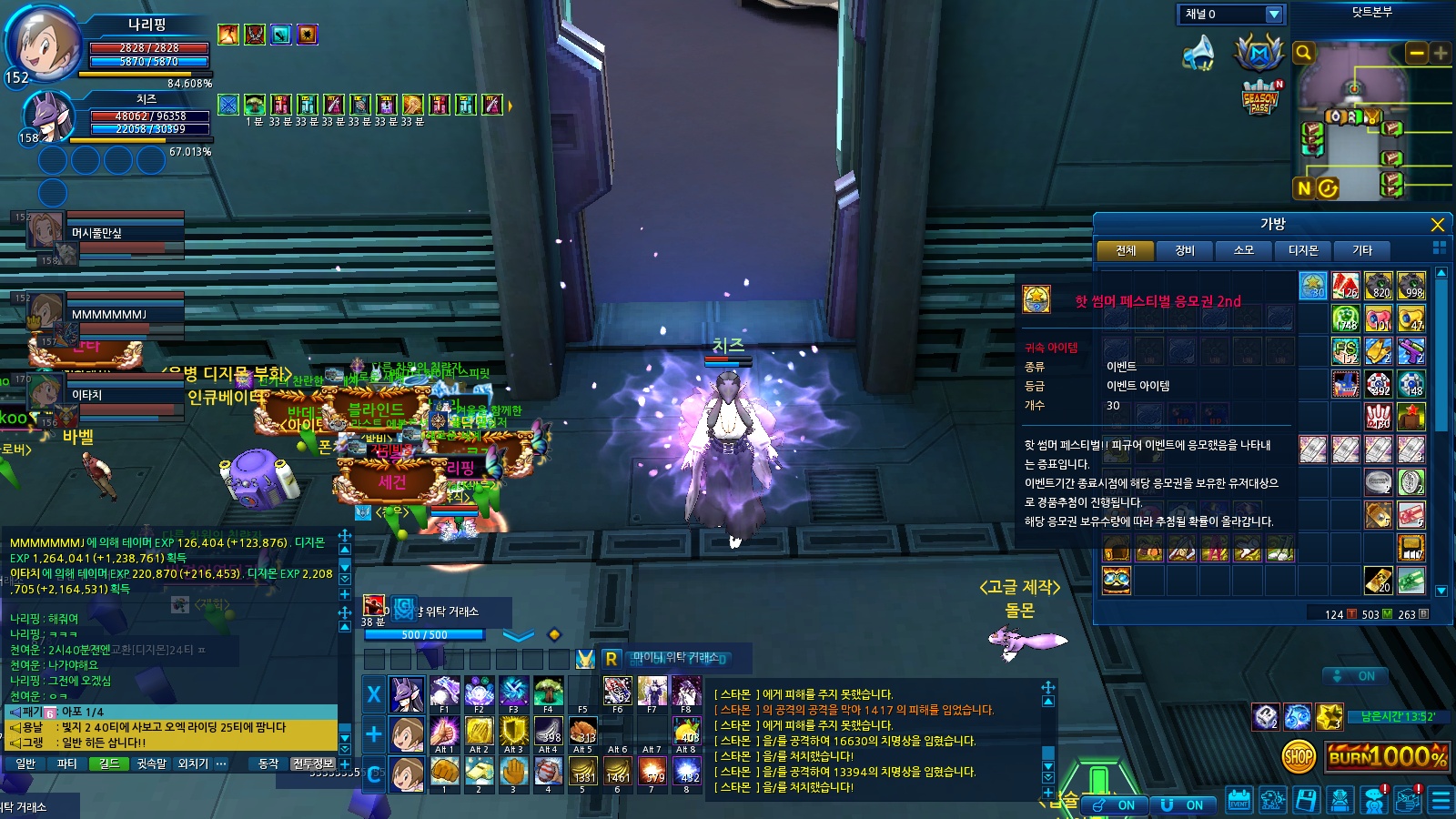The height and width of the screenshot is (819, 1456).
Task: Click the BURN 1000% banner
Action: point(1387,756)
